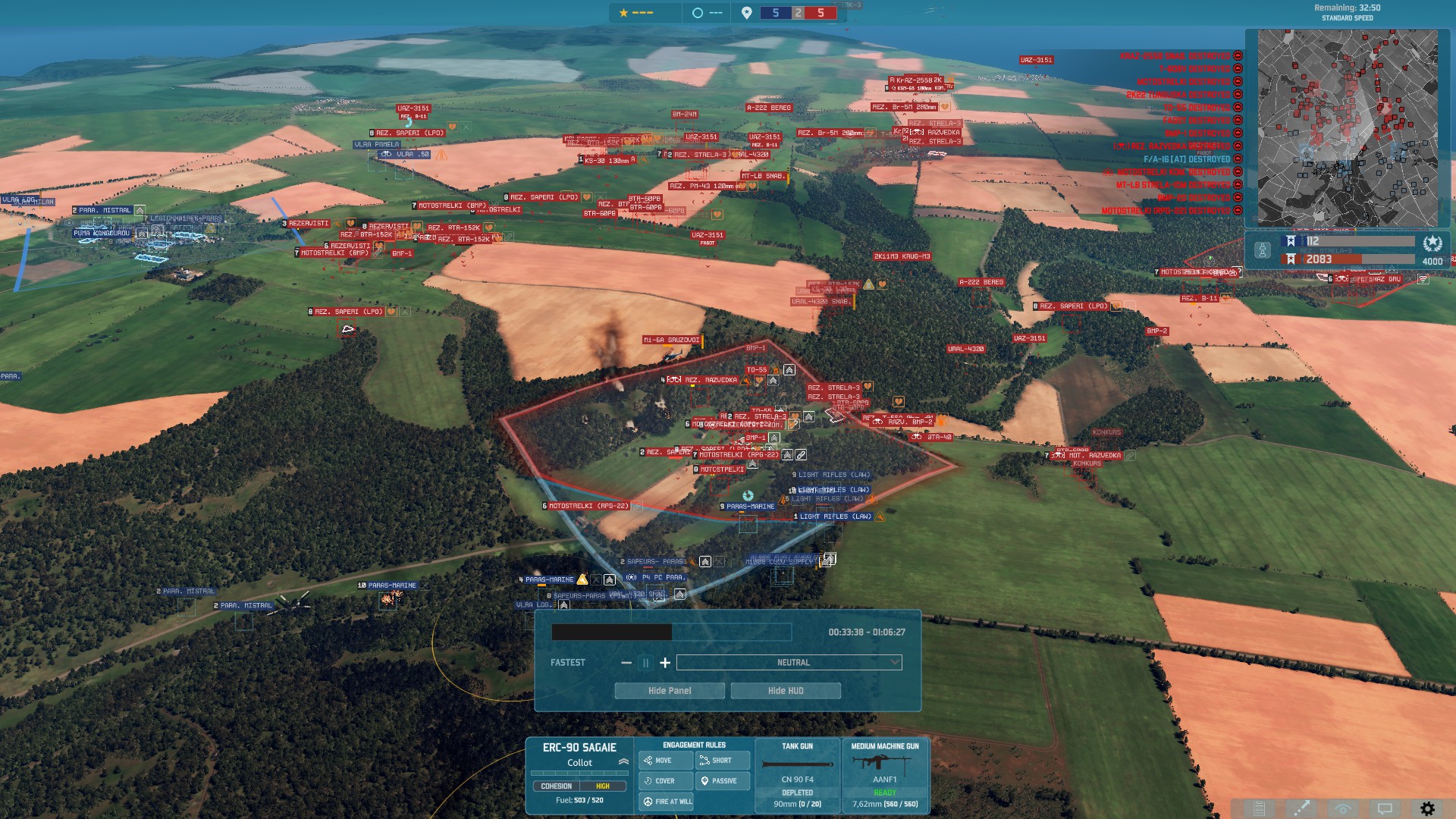The width and height of the screenshot is (1456, 819).
Task: Click the Hide HUD button
Action: click(785, 691)
